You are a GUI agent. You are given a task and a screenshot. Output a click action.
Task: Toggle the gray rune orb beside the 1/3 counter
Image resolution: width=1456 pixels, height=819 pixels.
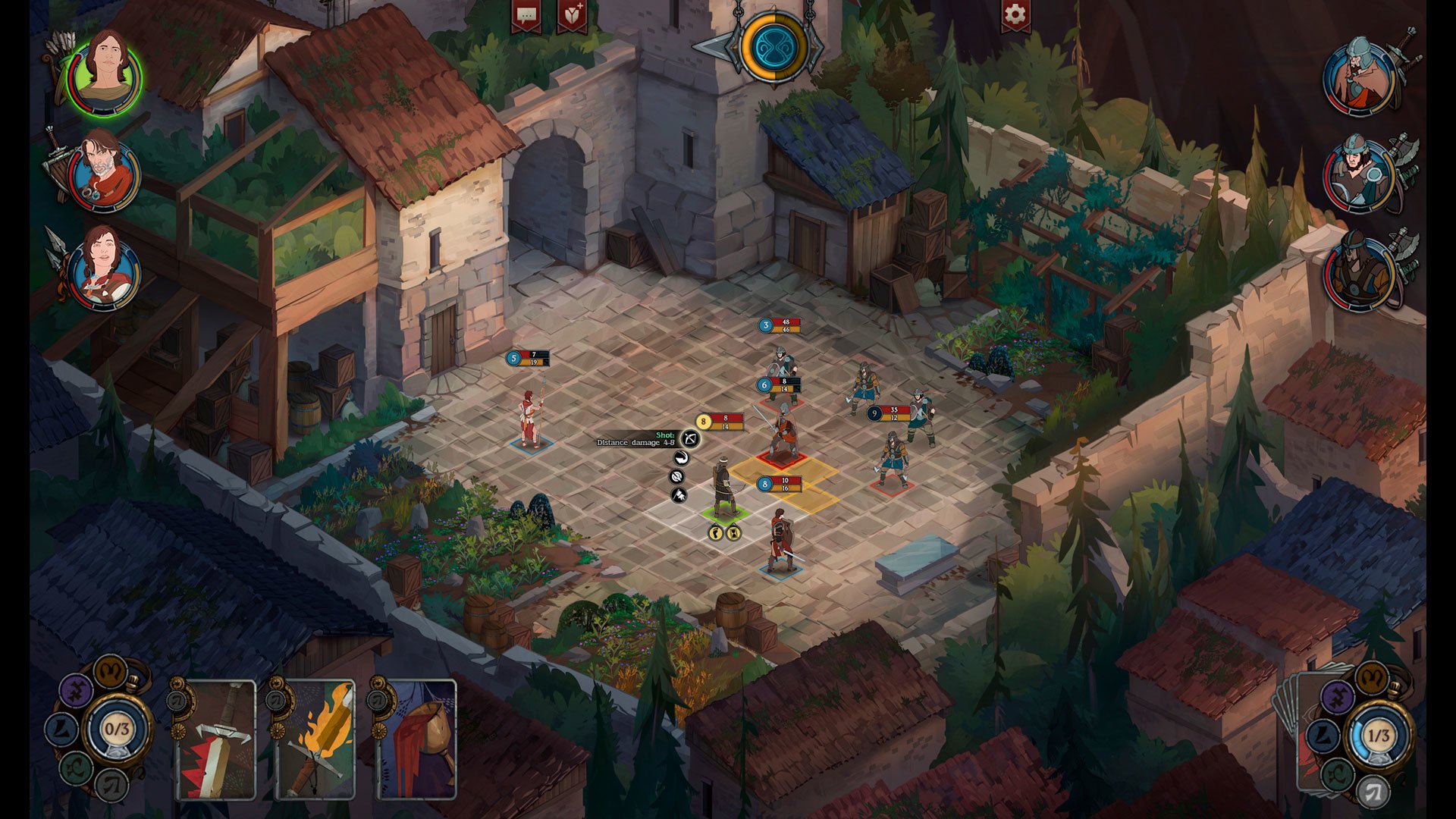point(1375,791)
